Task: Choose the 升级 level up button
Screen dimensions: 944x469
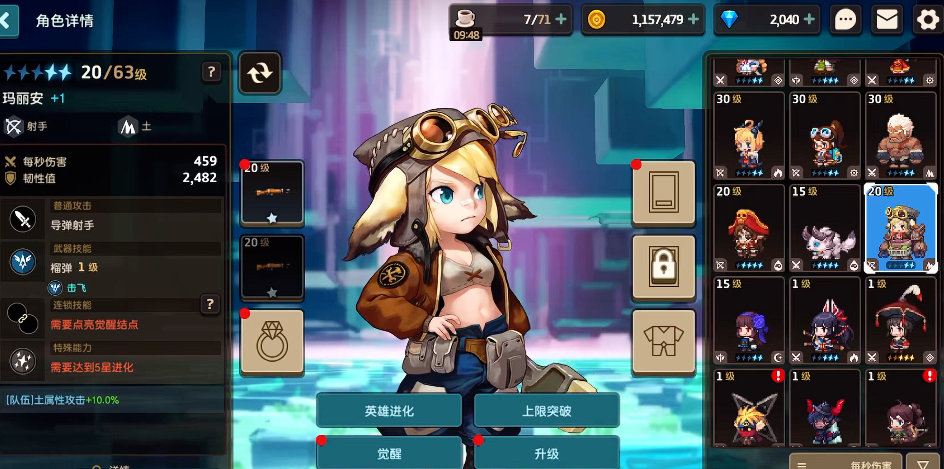Action: click(546, 452)
